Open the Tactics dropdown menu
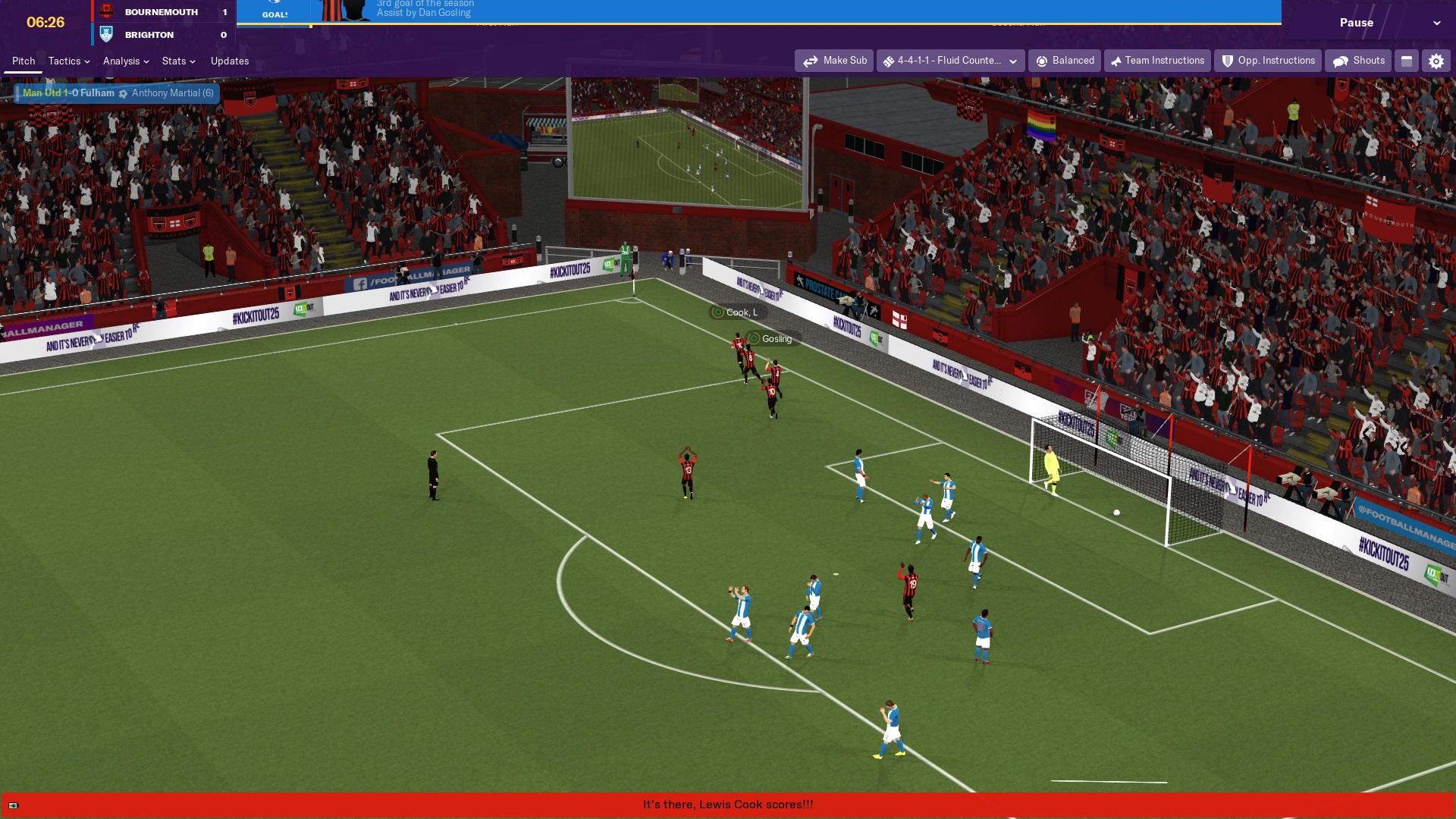1456x819 pixels. pos(68,61)
